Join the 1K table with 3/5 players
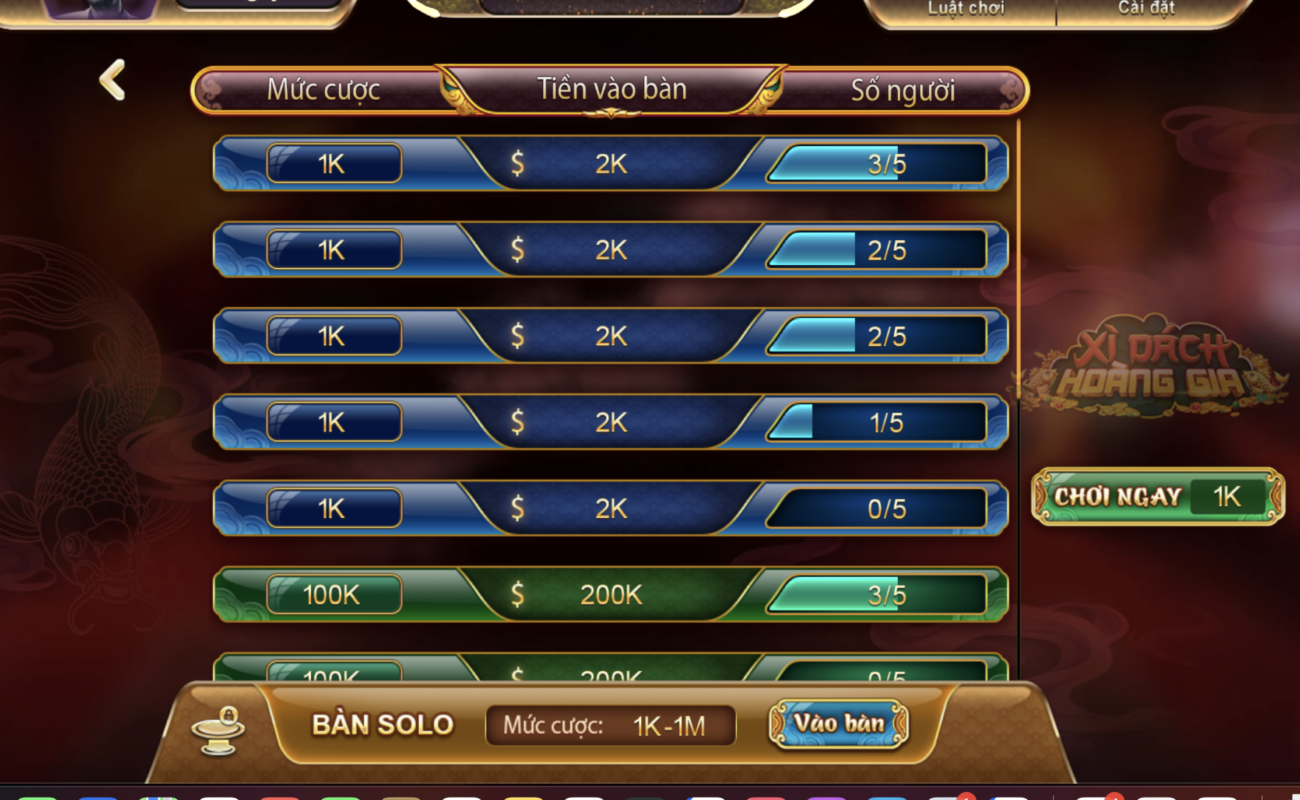Image resolution: width=1300 pixels, height=800 pixels. coord(610,164)
